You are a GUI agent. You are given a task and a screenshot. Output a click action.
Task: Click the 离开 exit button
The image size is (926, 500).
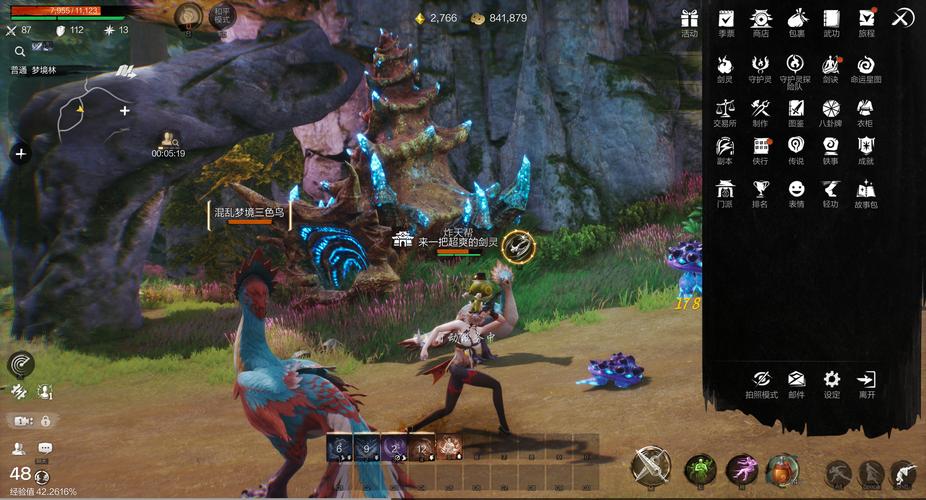[x=866, y=380]
